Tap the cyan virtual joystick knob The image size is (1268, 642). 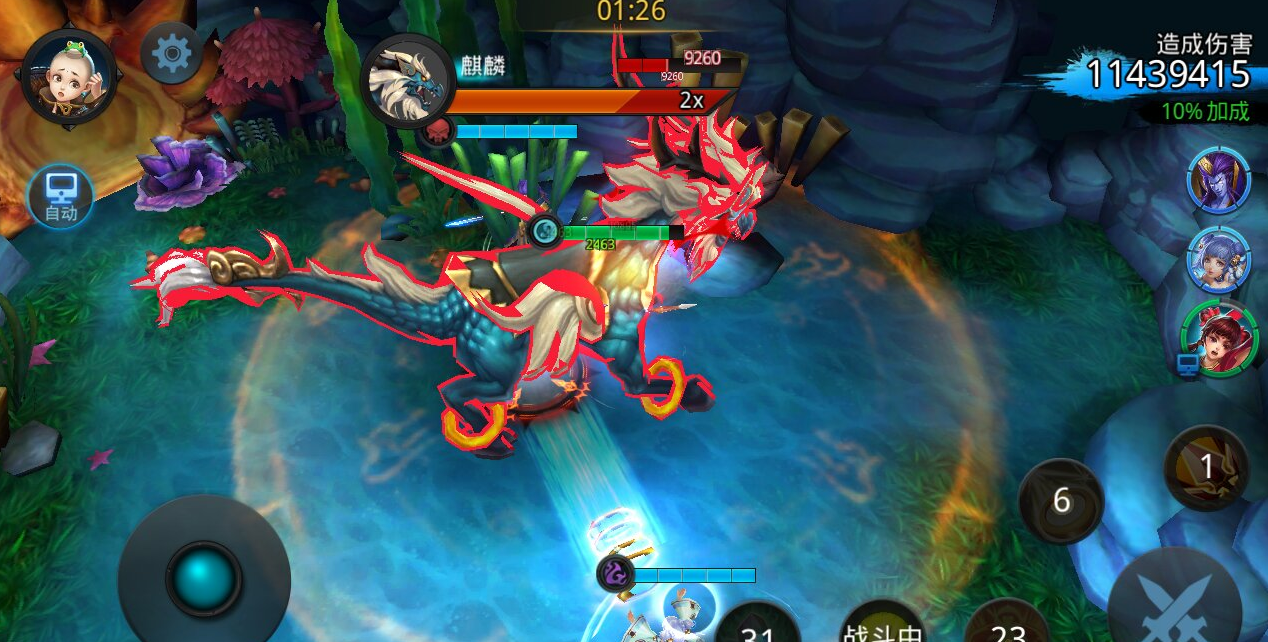pos(204,578)
